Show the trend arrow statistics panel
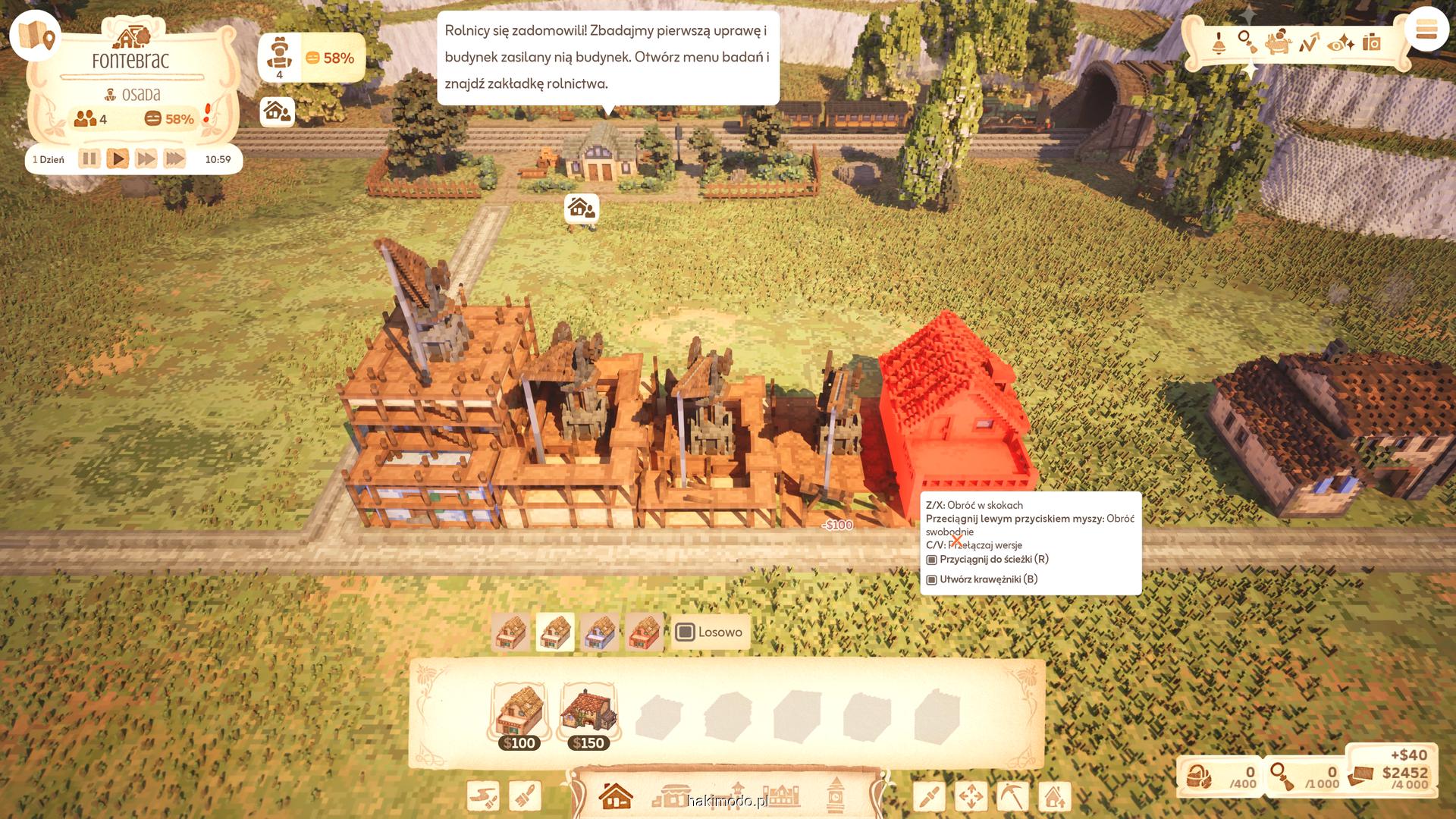This screenshot has height=819, width=1456. pyautogui.click(x=1309, y=42)
